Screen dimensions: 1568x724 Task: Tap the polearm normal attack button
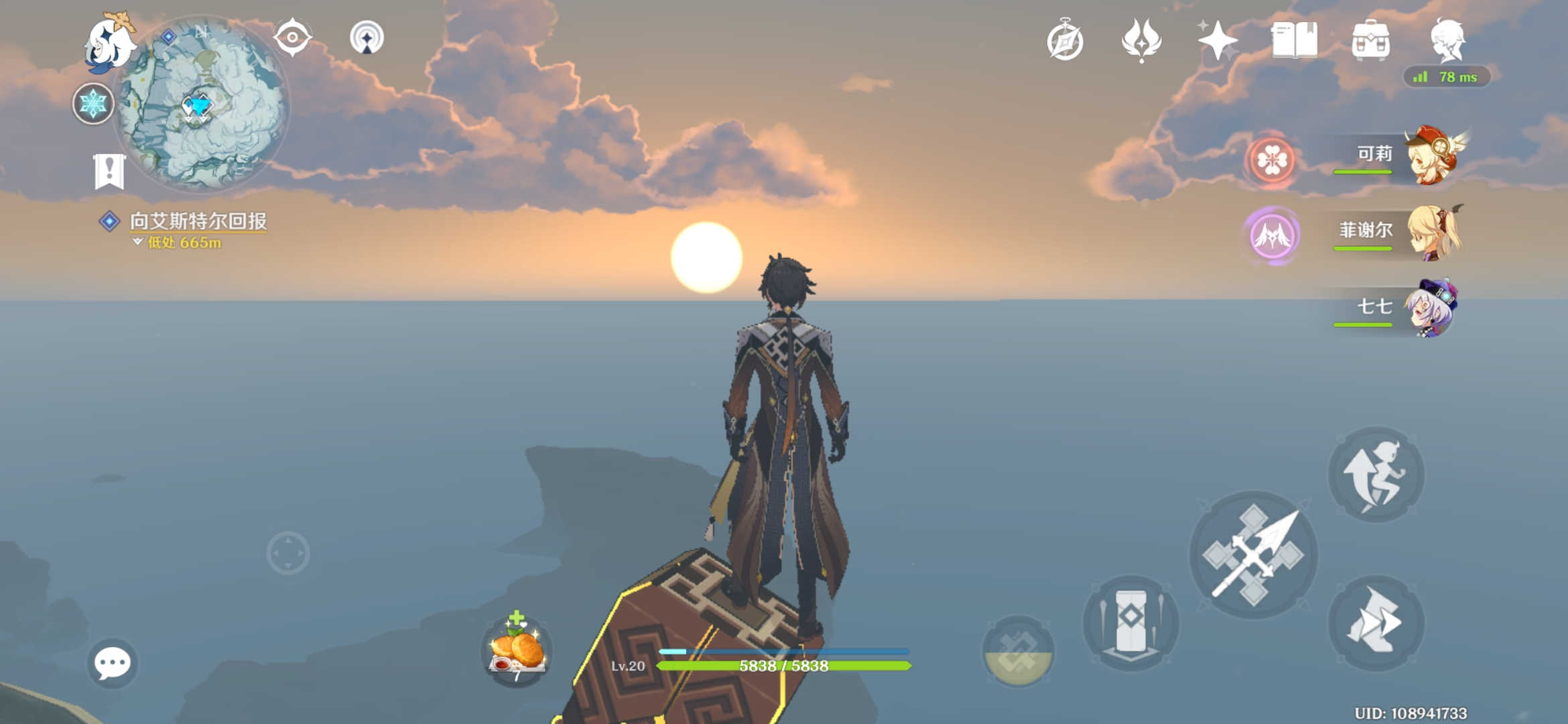tap(1253, 555)
